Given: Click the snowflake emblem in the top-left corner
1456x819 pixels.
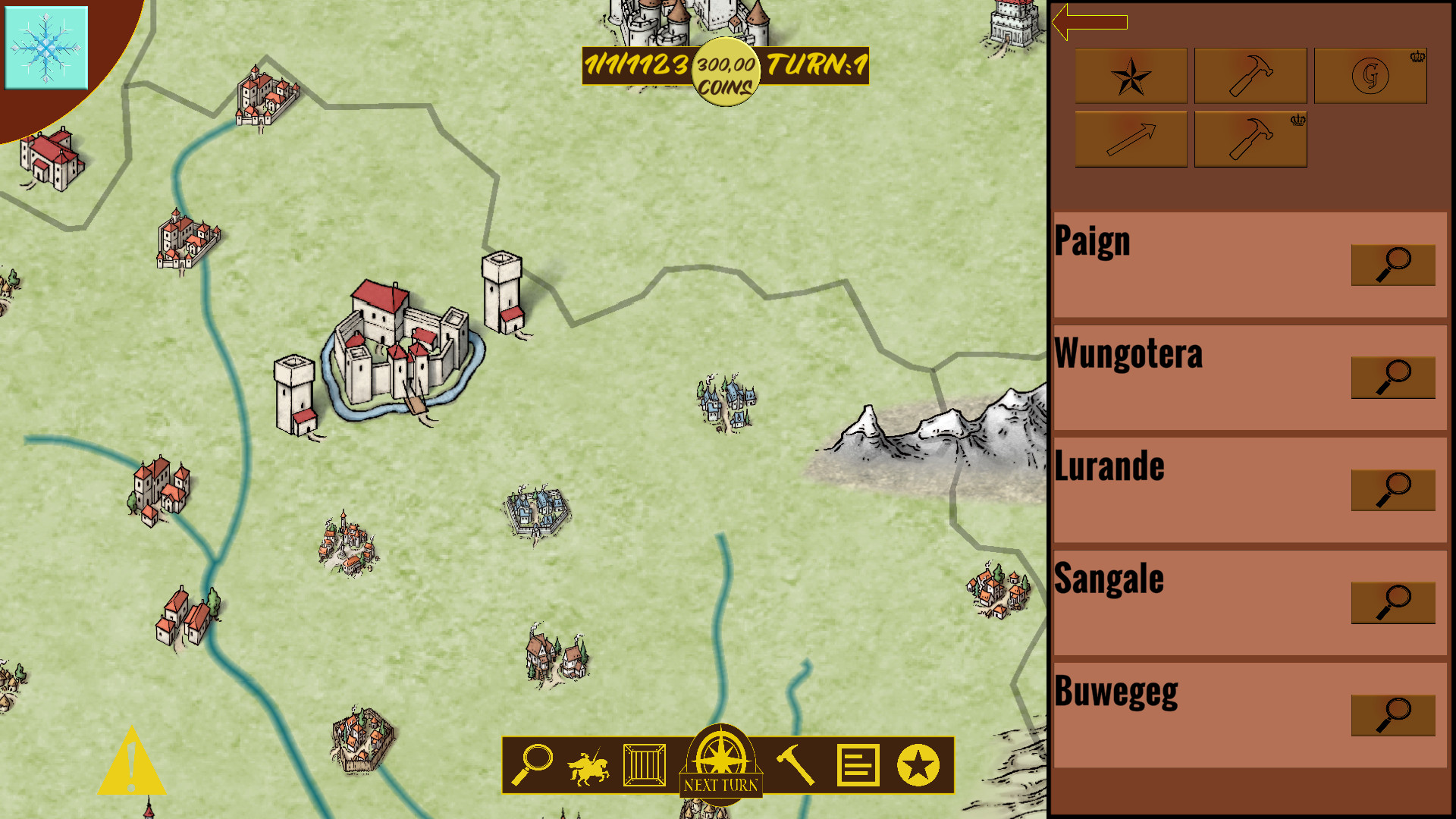Looking at the screenshot, I should 47,47.
